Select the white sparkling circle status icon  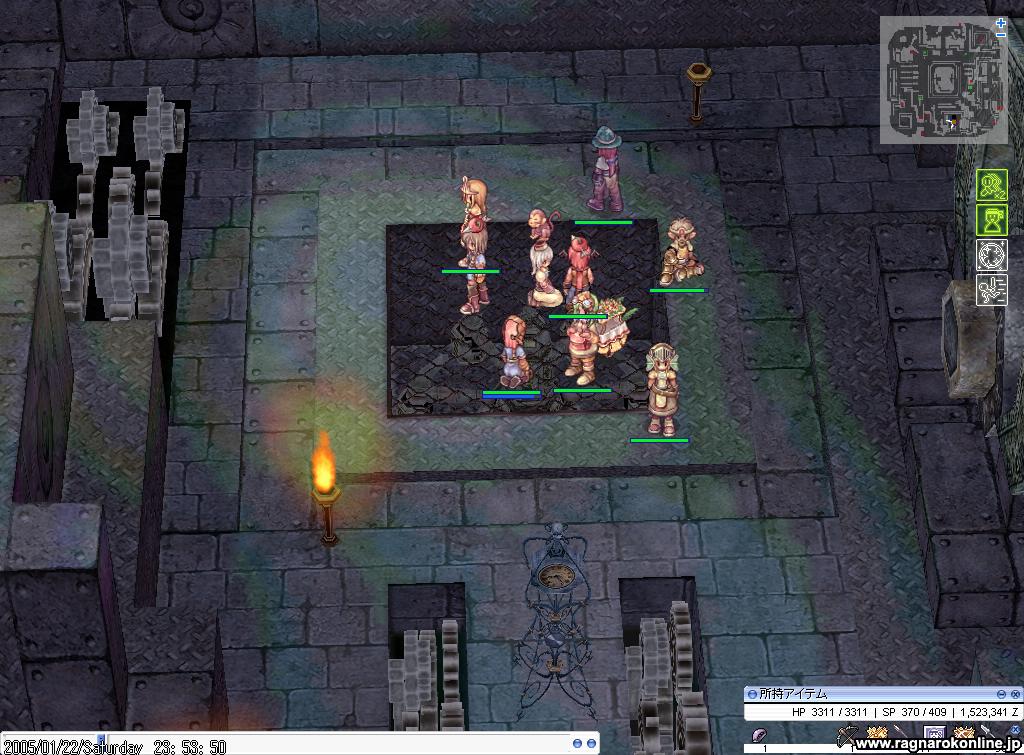[x=991, y=254]
